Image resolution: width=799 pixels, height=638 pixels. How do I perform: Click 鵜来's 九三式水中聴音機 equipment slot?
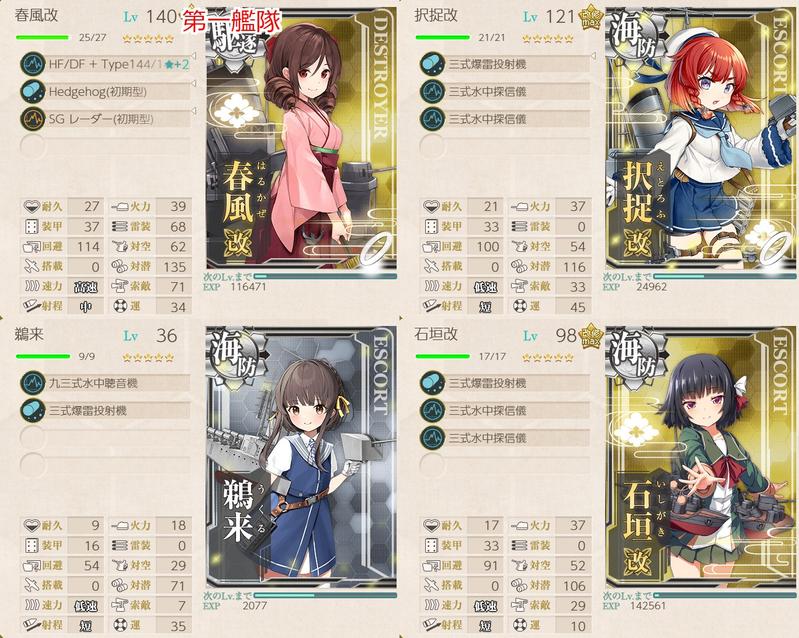click(x=105, y=381)
